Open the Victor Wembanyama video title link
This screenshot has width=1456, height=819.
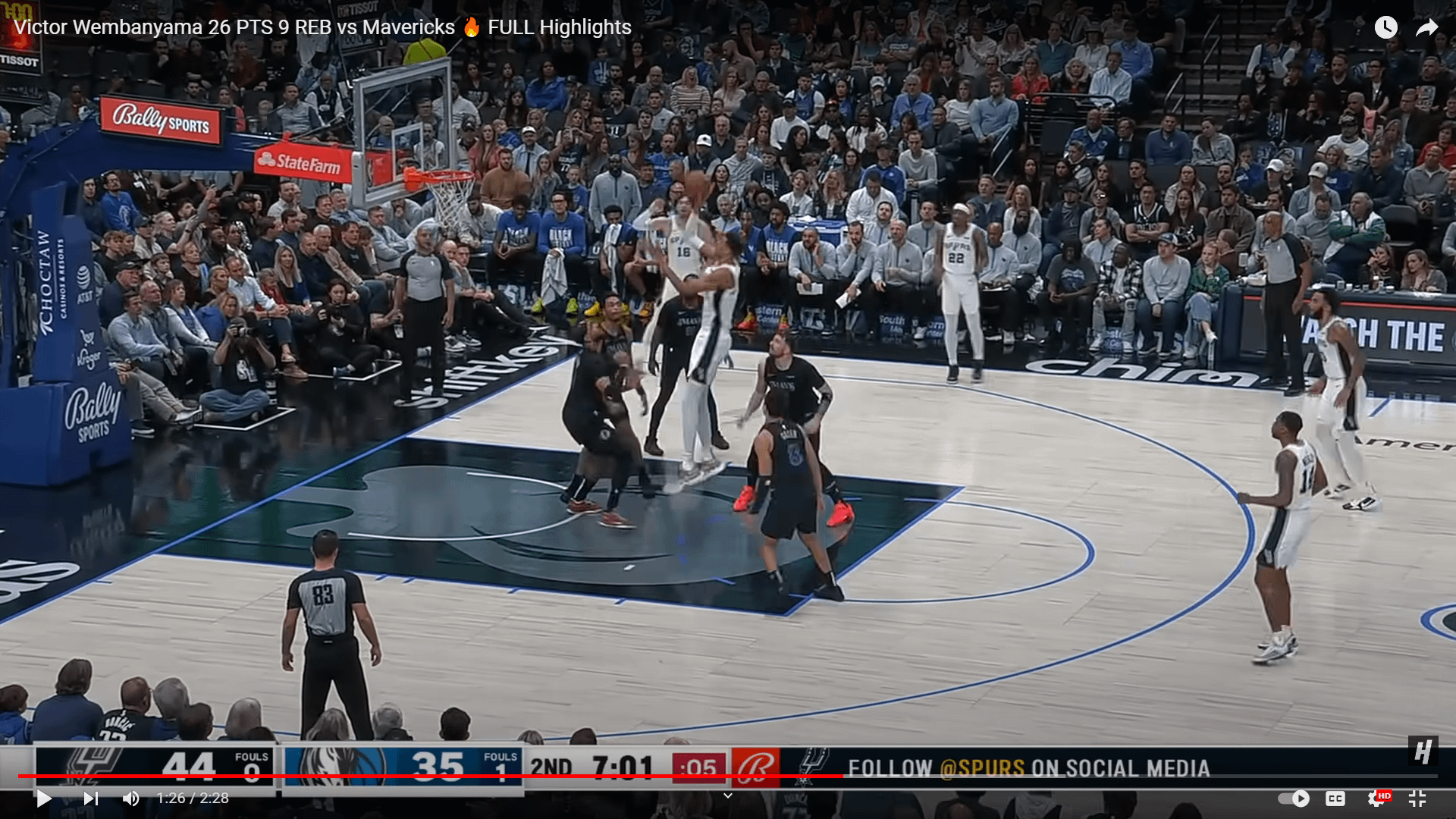click(x=322, y=27)
